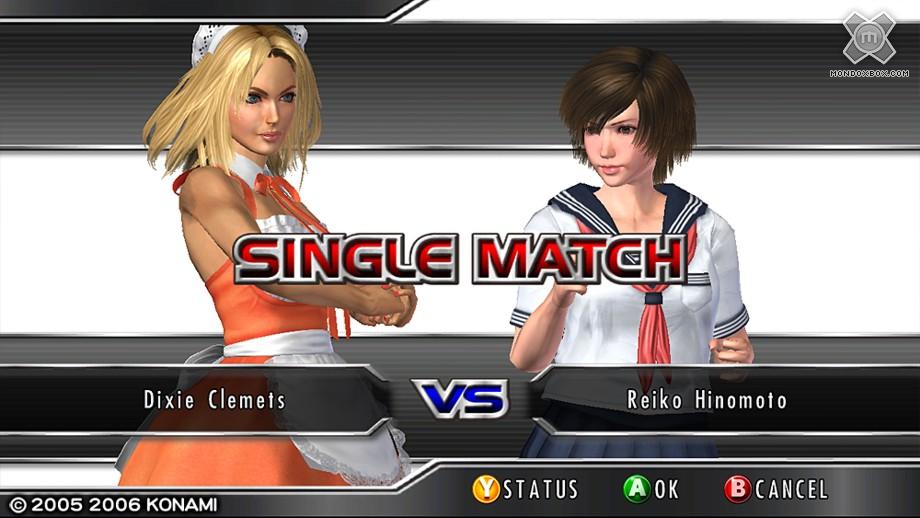Click the MondoXbox.com watermark logo
Screen dimensions: 920x518
tap(867, 42)
